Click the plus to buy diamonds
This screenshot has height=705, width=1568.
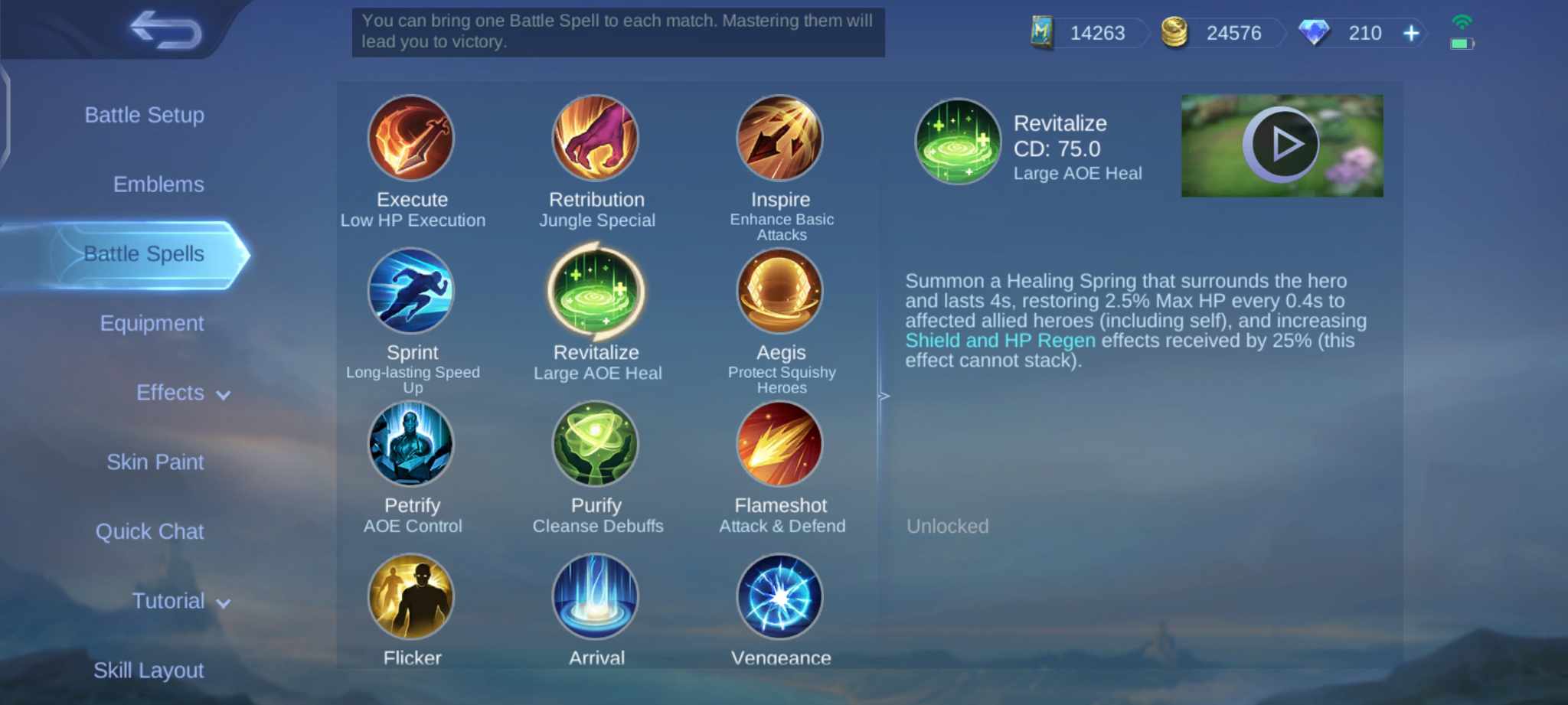[1411, 33]
